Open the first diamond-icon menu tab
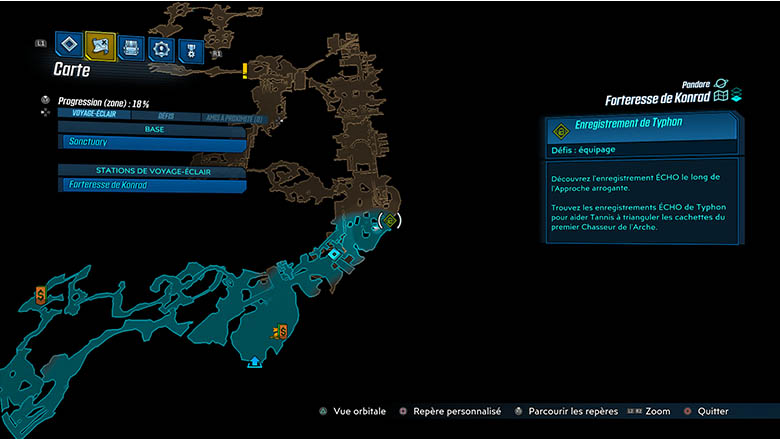Viewport: 780px width, 439px height. [69, 44]
